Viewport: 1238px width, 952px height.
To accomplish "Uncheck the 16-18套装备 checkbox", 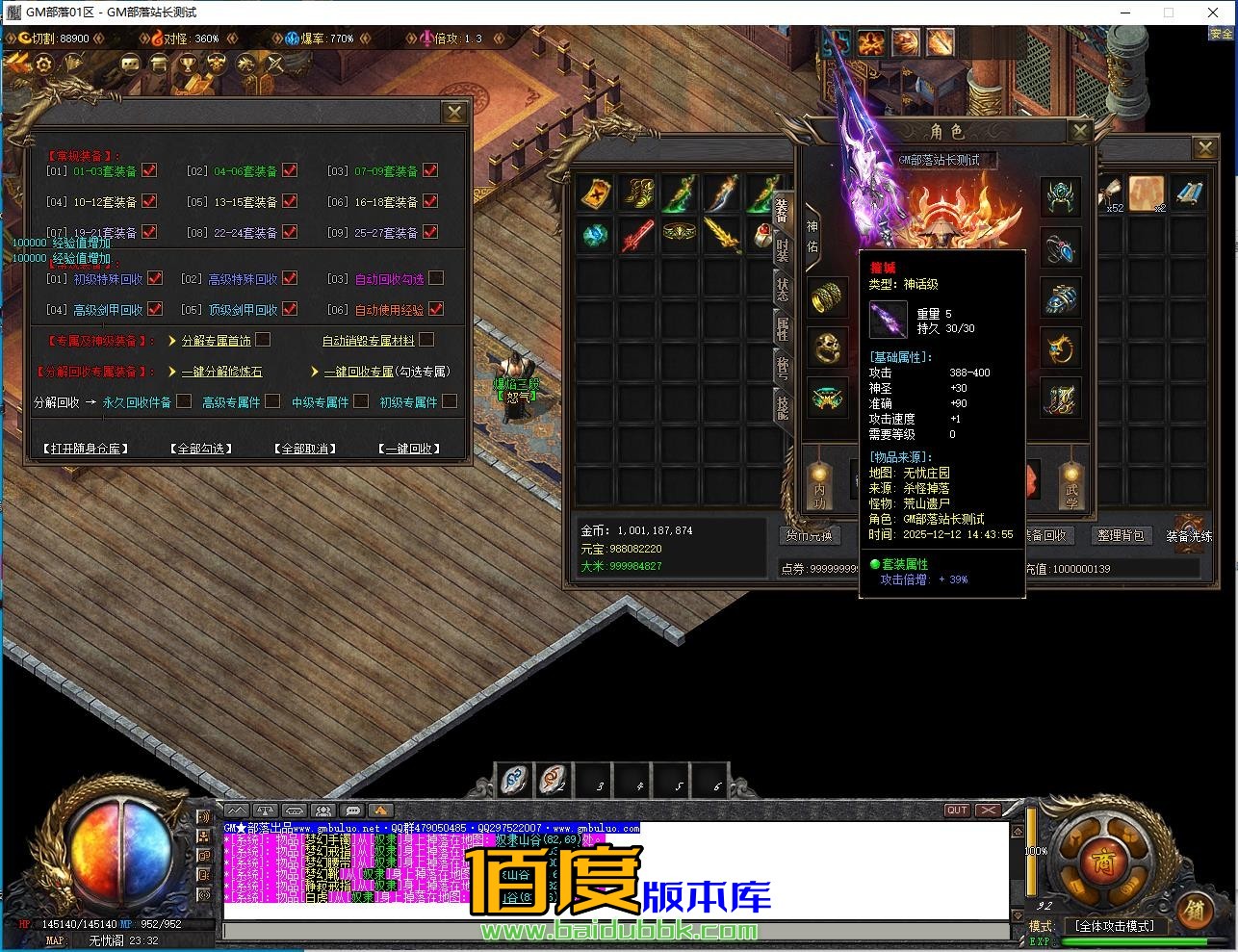I will click(x=430, y=201).
